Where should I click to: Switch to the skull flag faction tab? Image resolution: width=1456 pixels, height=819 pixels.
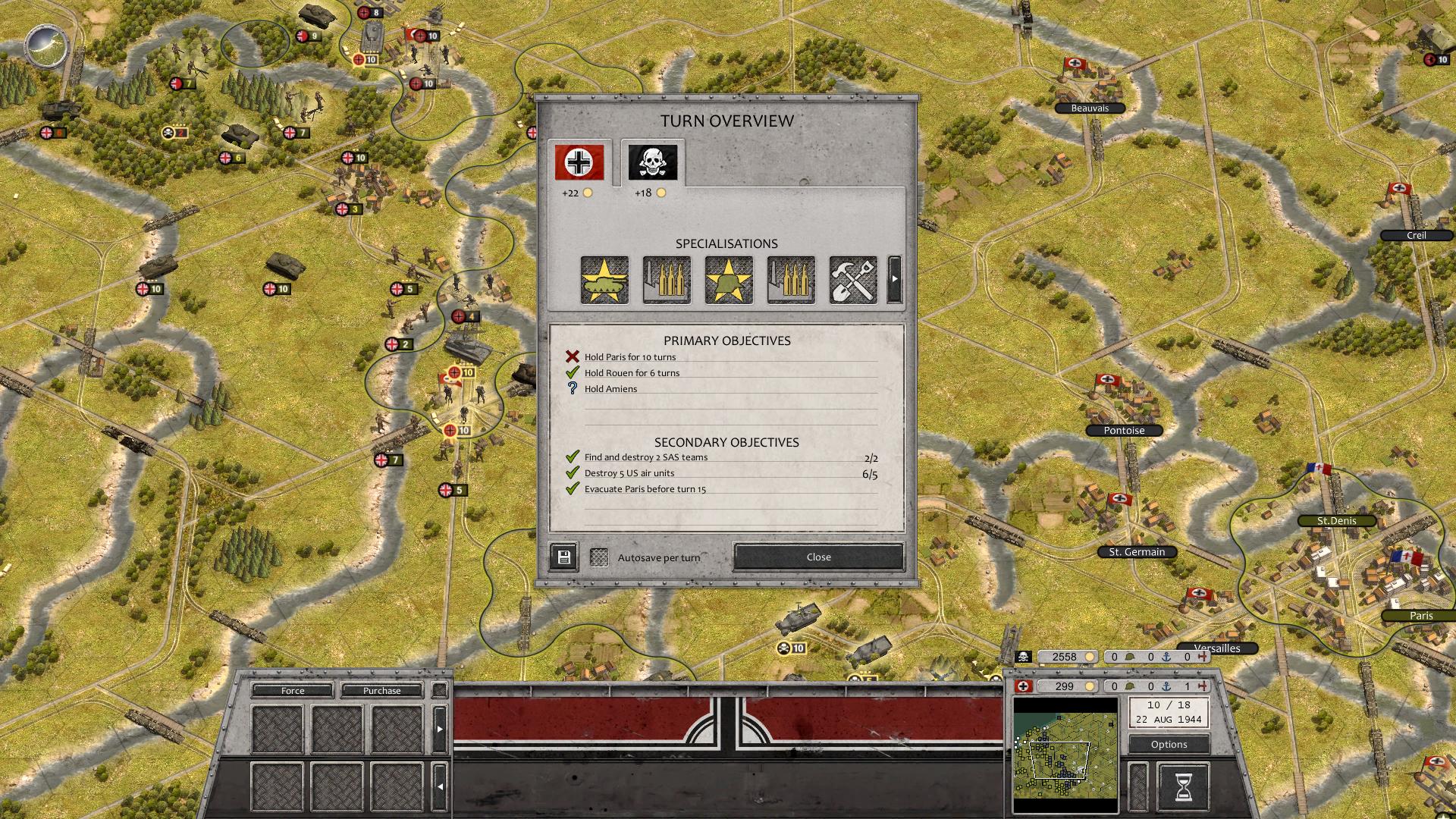[652, 162]
